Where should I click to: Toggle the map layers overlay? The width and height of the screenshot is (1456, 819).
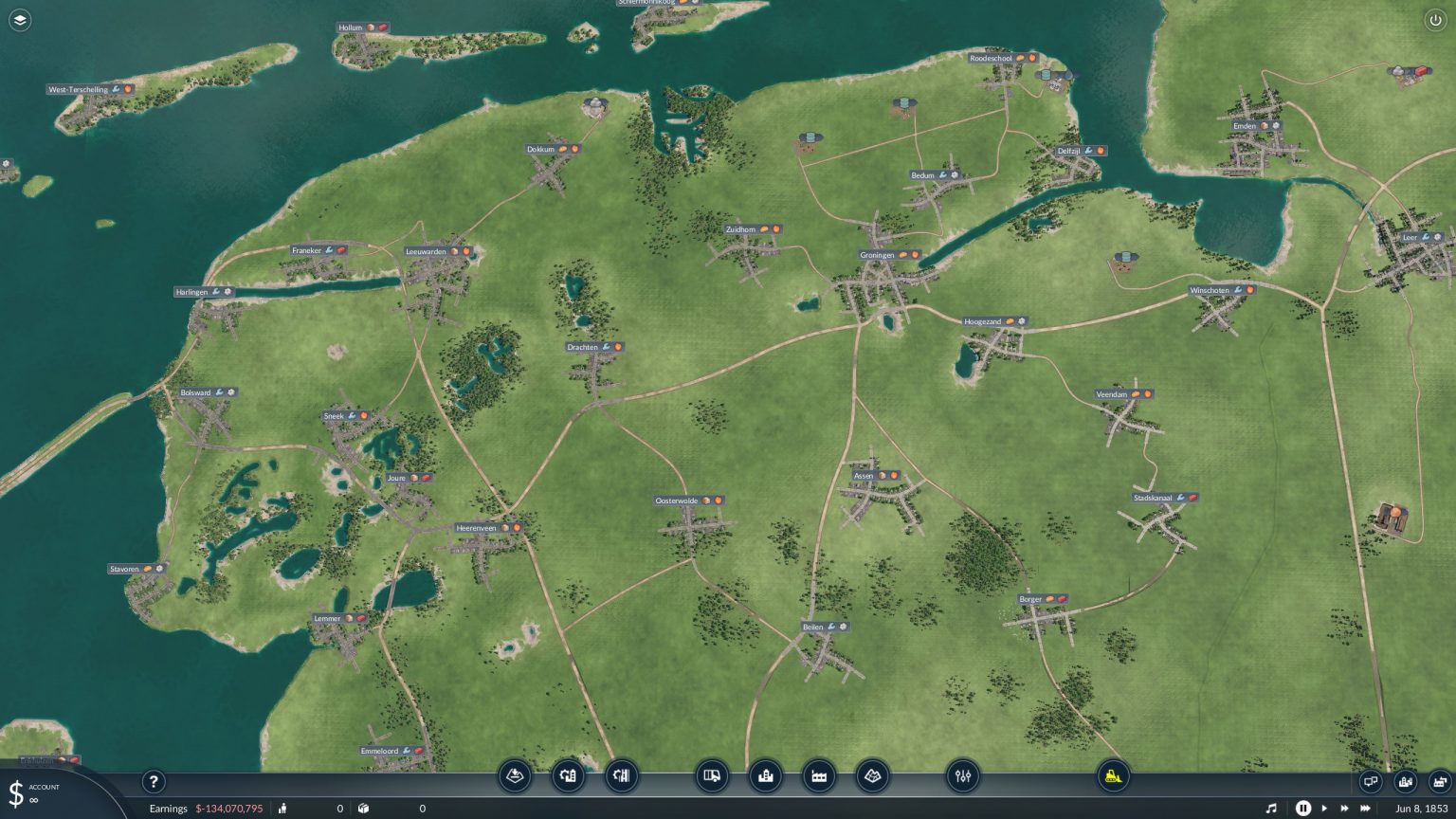point(19,19)
